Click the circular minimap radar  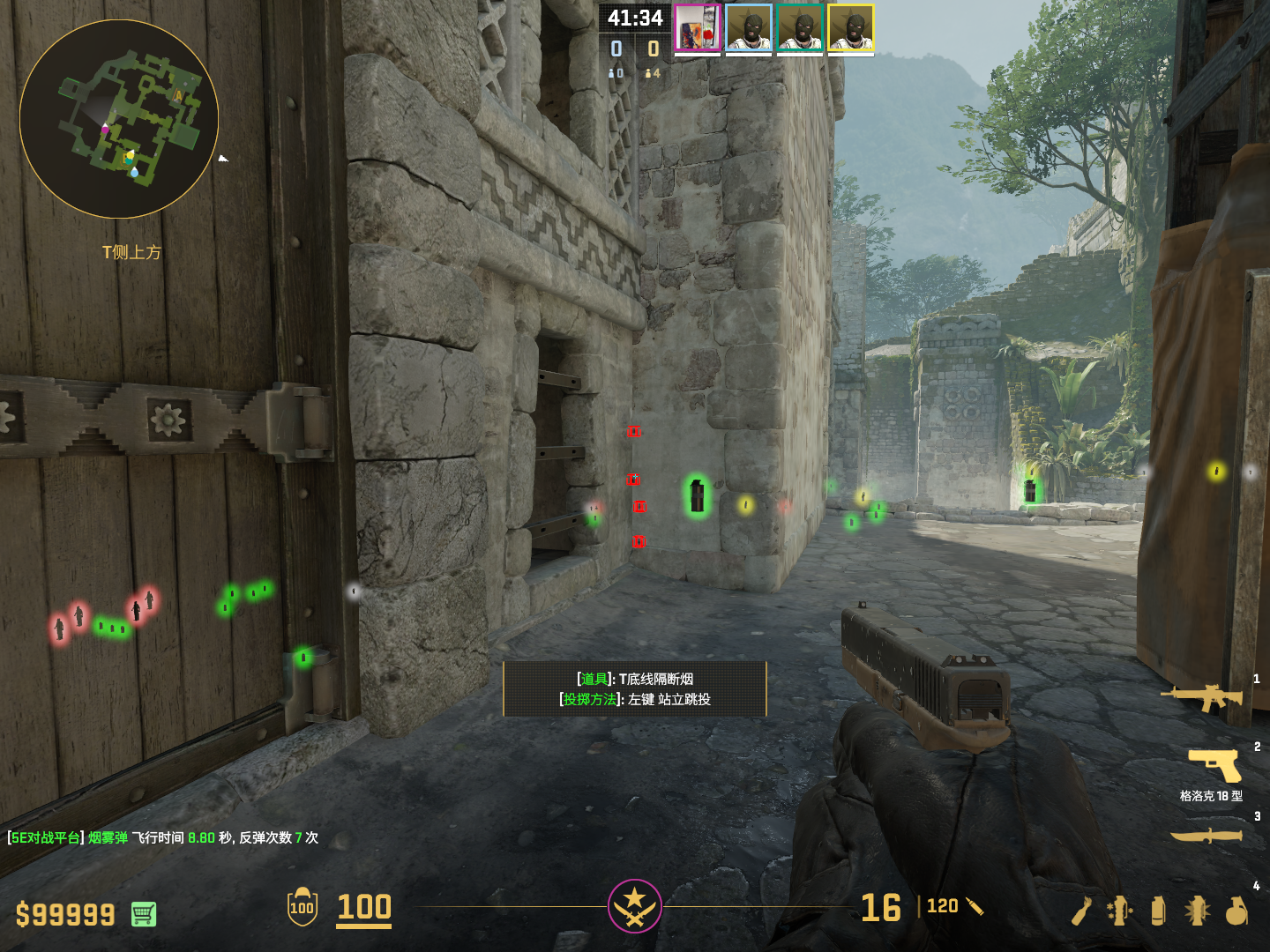pos(119,119)
